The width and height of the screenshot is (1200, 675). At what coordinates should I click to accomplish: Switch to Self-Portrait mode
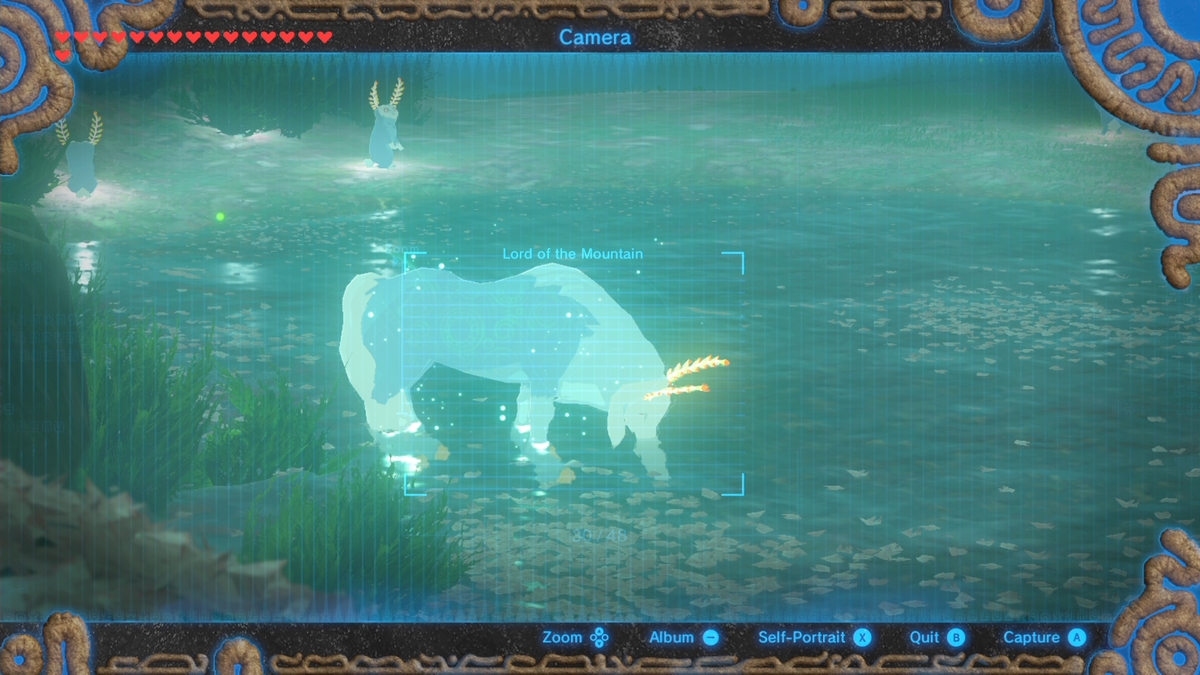coord(814,638)
